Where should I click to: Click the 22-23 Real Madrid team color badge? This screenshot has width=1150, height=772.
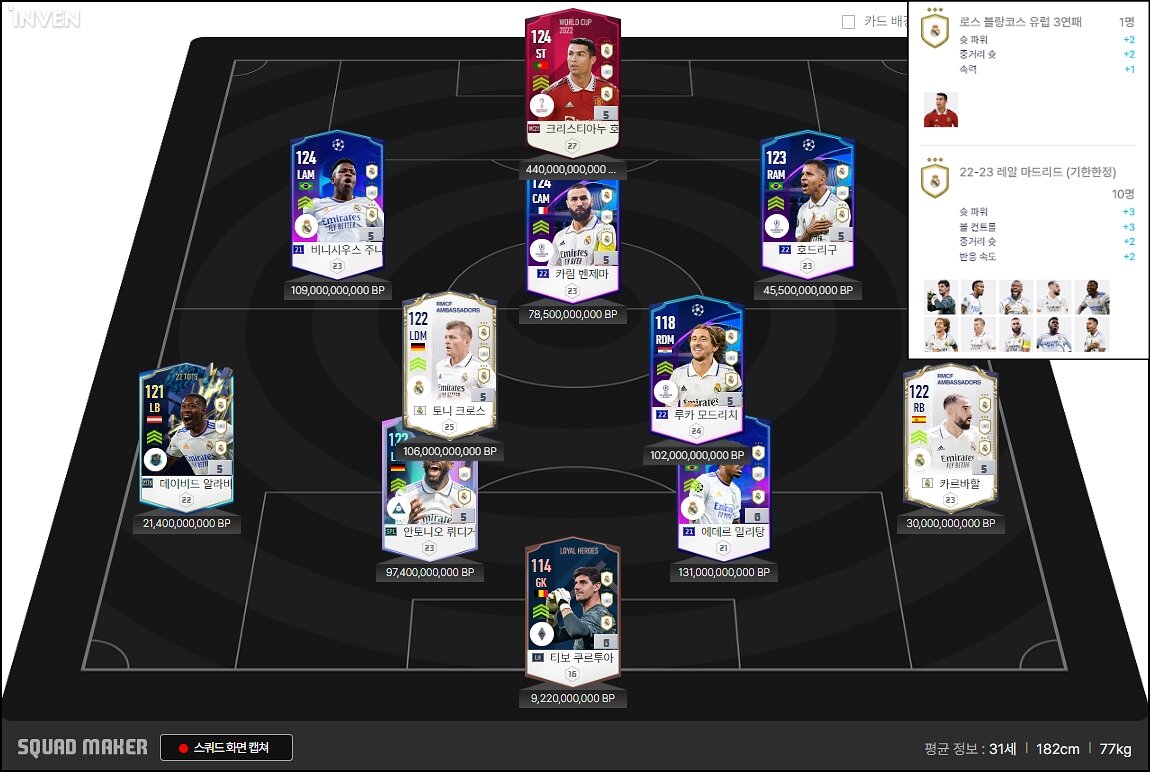pos(934,178)
